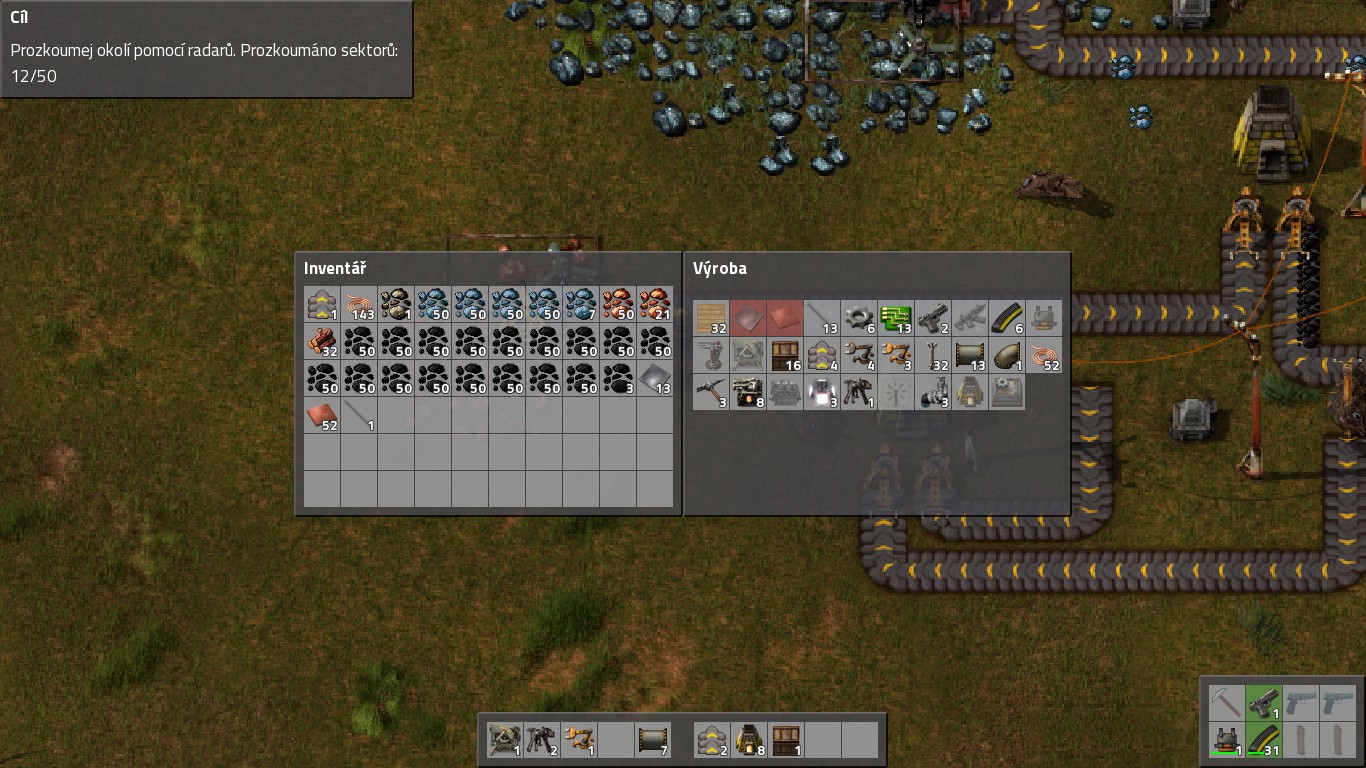Select the copper cable stack in inventory
Viewport: 1366px width, 768px height.
tap(359, 304)
